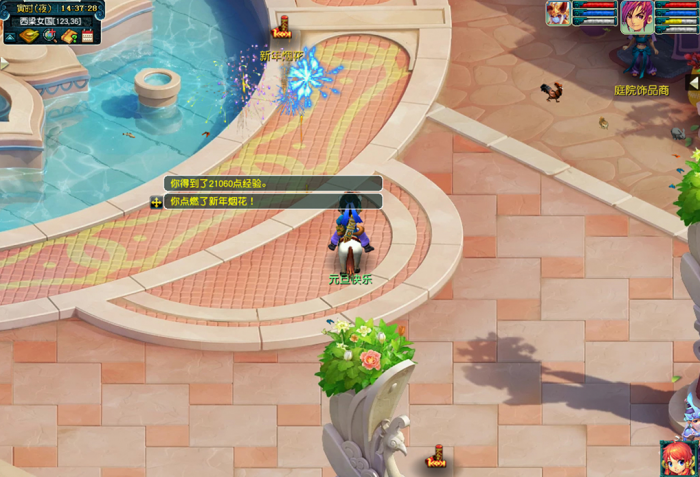
Task: Expand the right-side panel with the left arrow
Action: coord(693,85)
